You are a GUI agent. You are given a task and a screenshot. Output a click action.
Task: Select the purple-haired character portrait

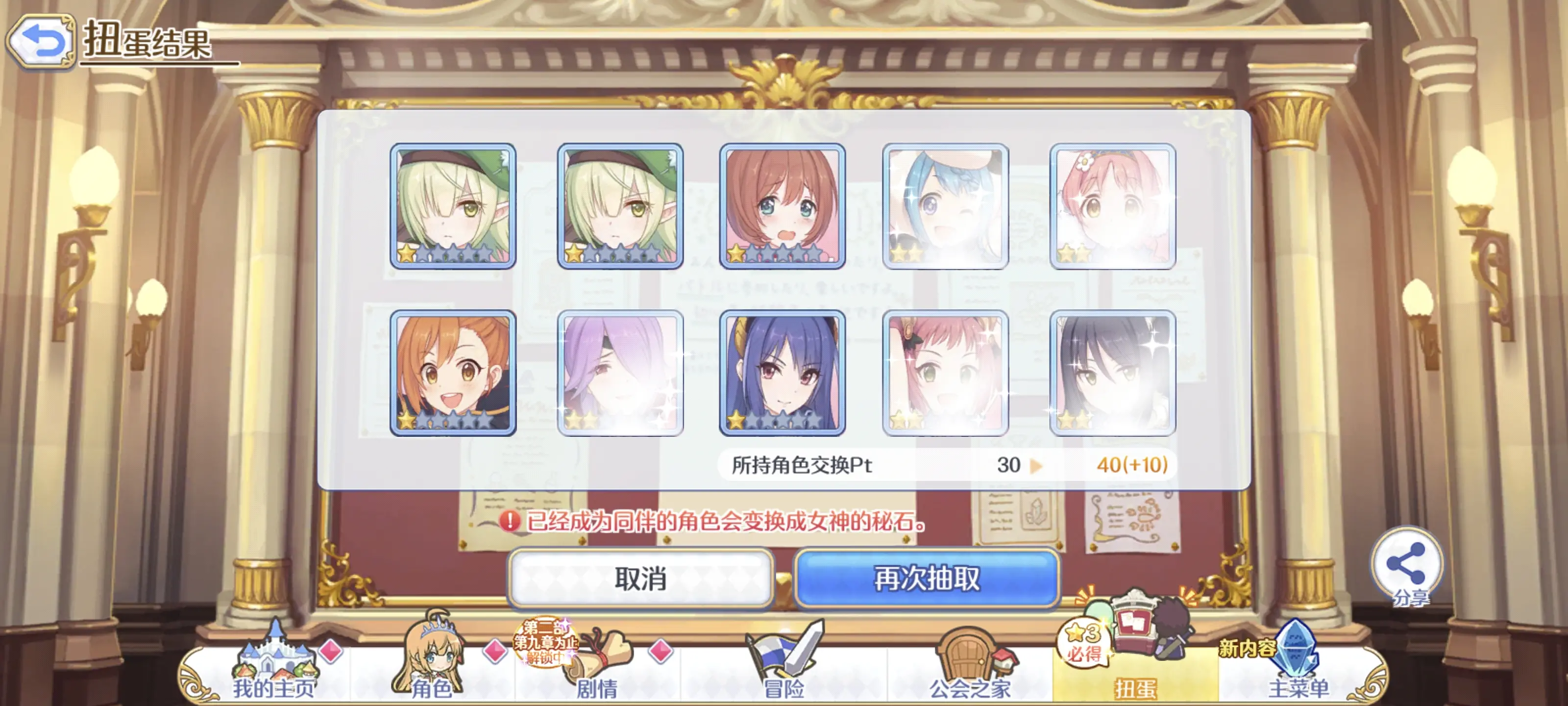pyautogui.click(x=620, y=373)
